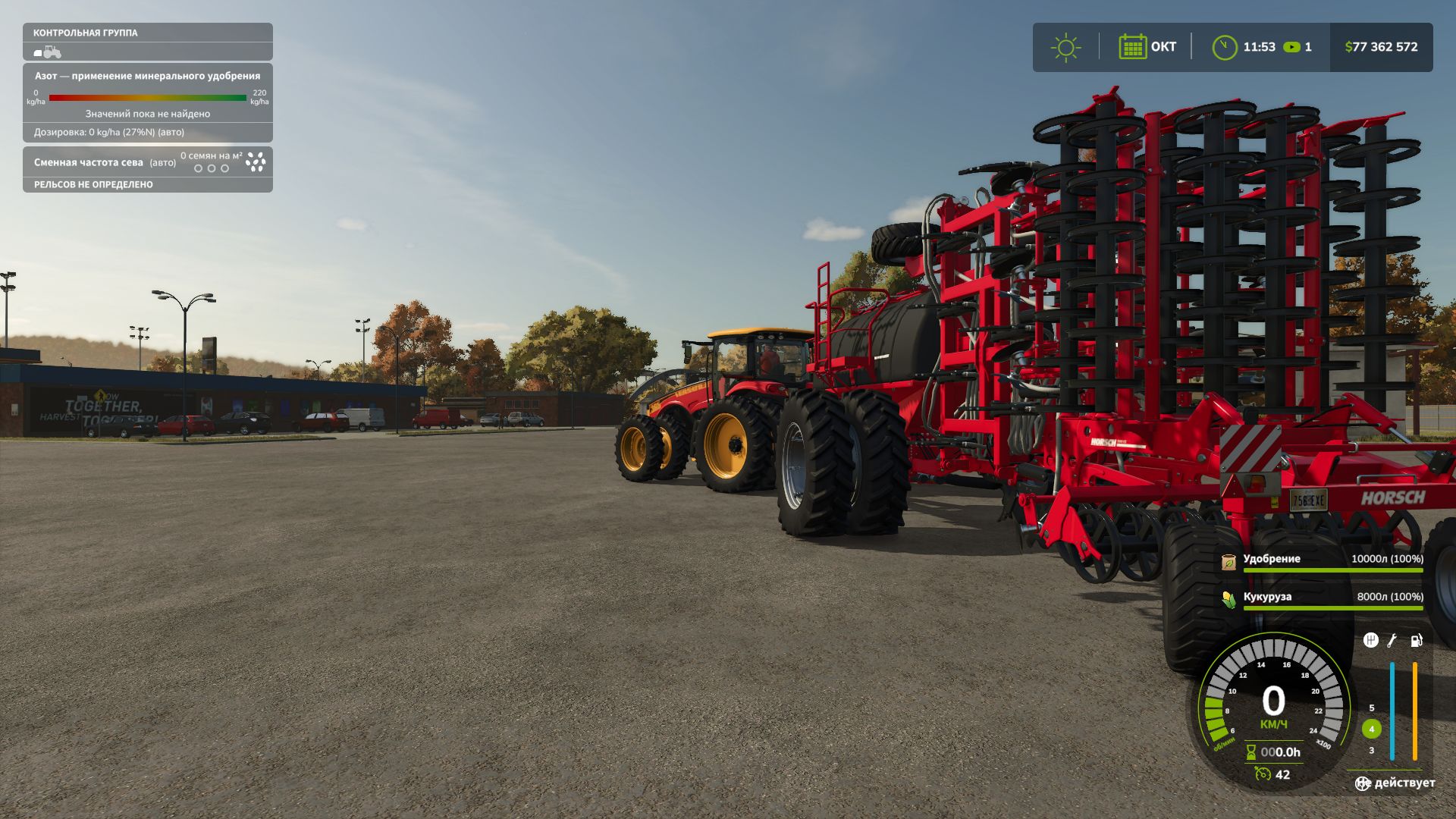The width and height of the screenshot is (1456, 819).
Task: Select the tractor icon under Контрольная группа
Action: (x=48, y=52)
